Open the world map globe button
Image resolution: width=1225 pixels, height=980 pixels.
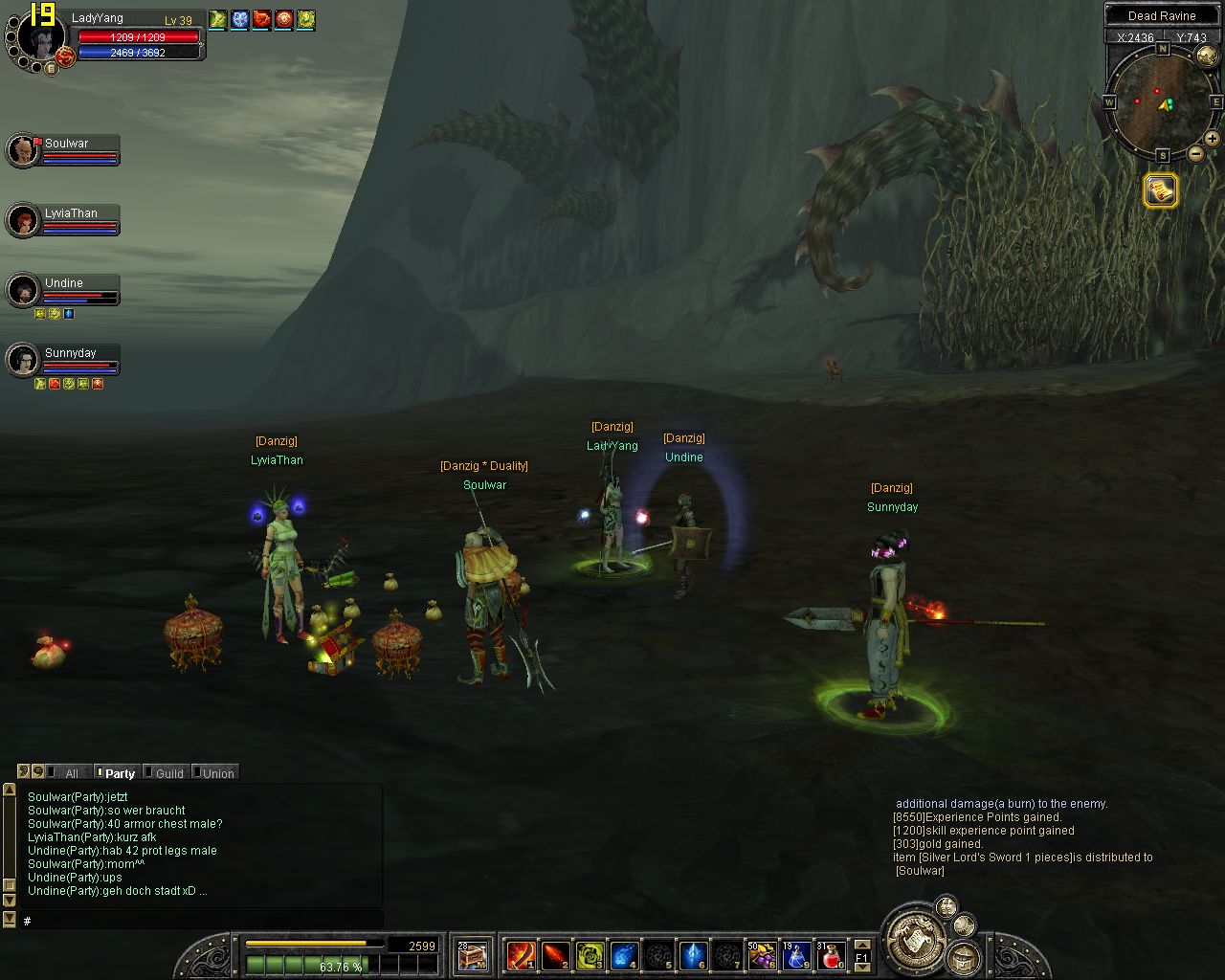1208,56
